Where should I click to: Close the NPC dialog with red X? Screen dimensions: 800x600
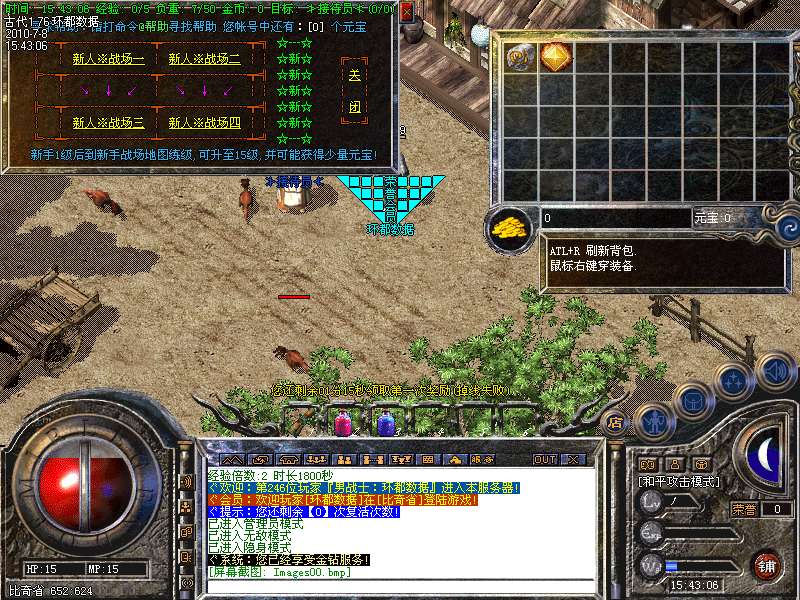pyautogui.click(x=405, y=13)
